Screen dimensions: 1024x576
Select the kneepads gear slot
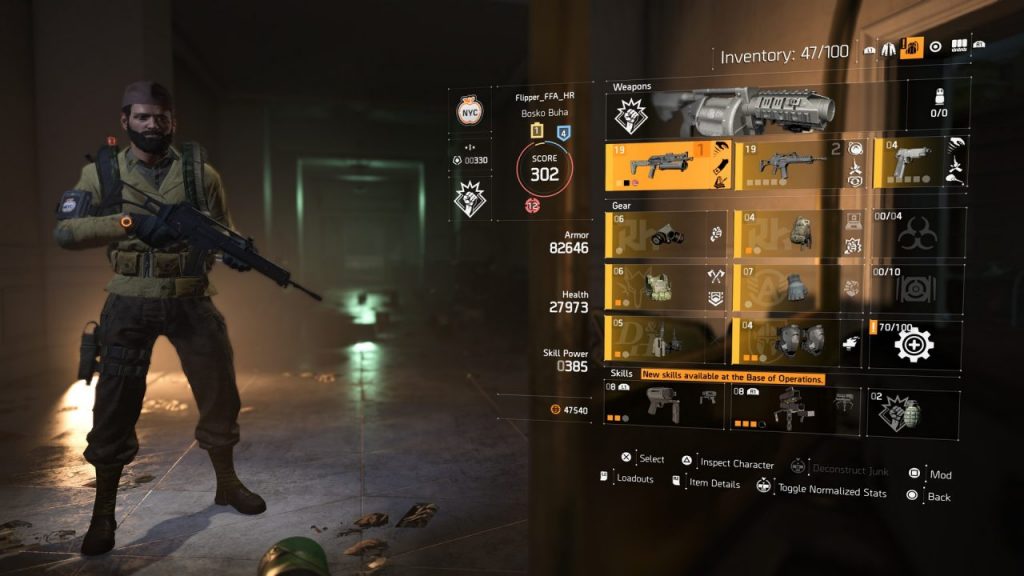798,341
